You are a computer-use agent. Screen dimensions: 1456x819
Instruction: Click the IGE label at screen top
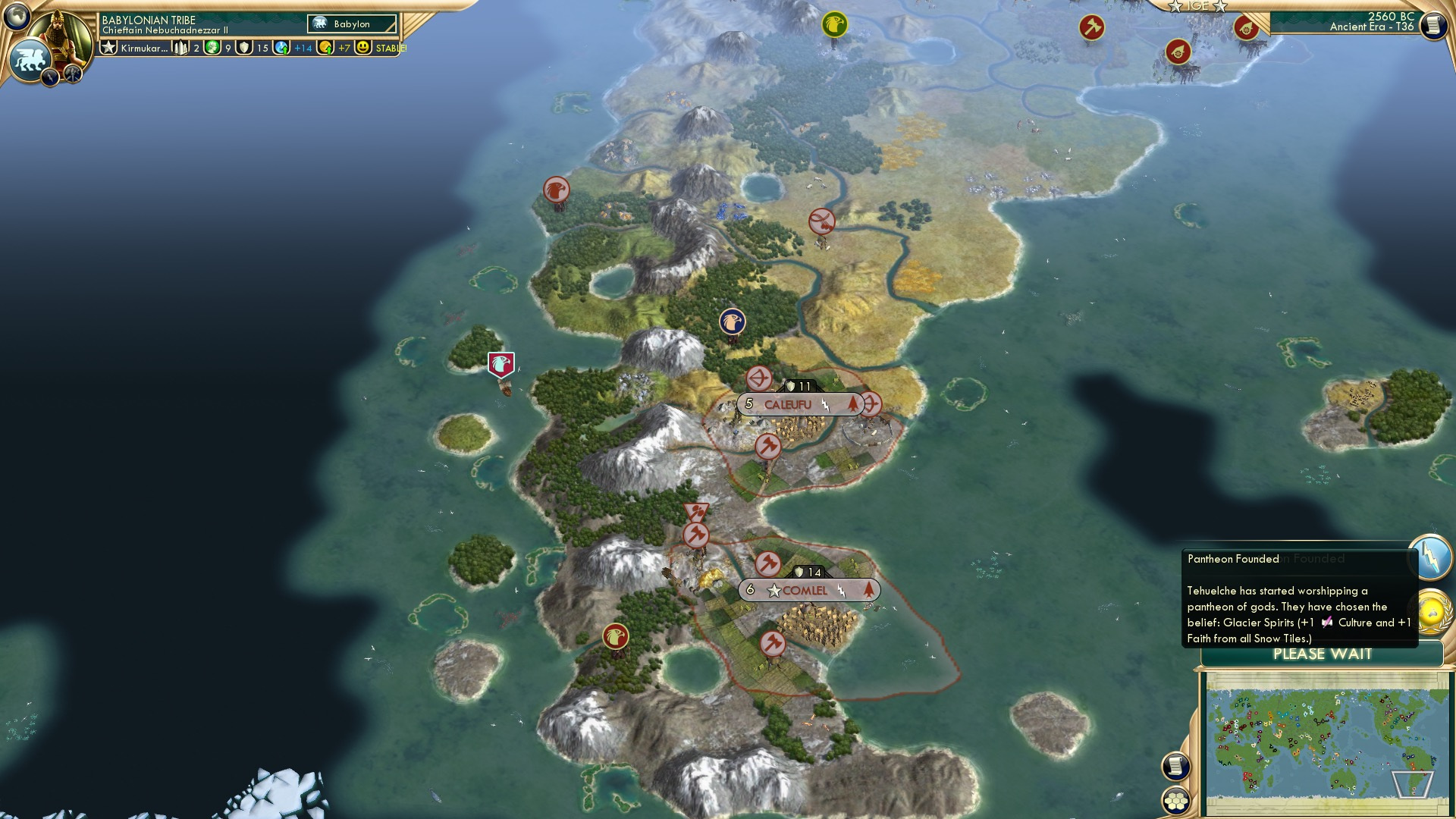[x=1200, y=8]
